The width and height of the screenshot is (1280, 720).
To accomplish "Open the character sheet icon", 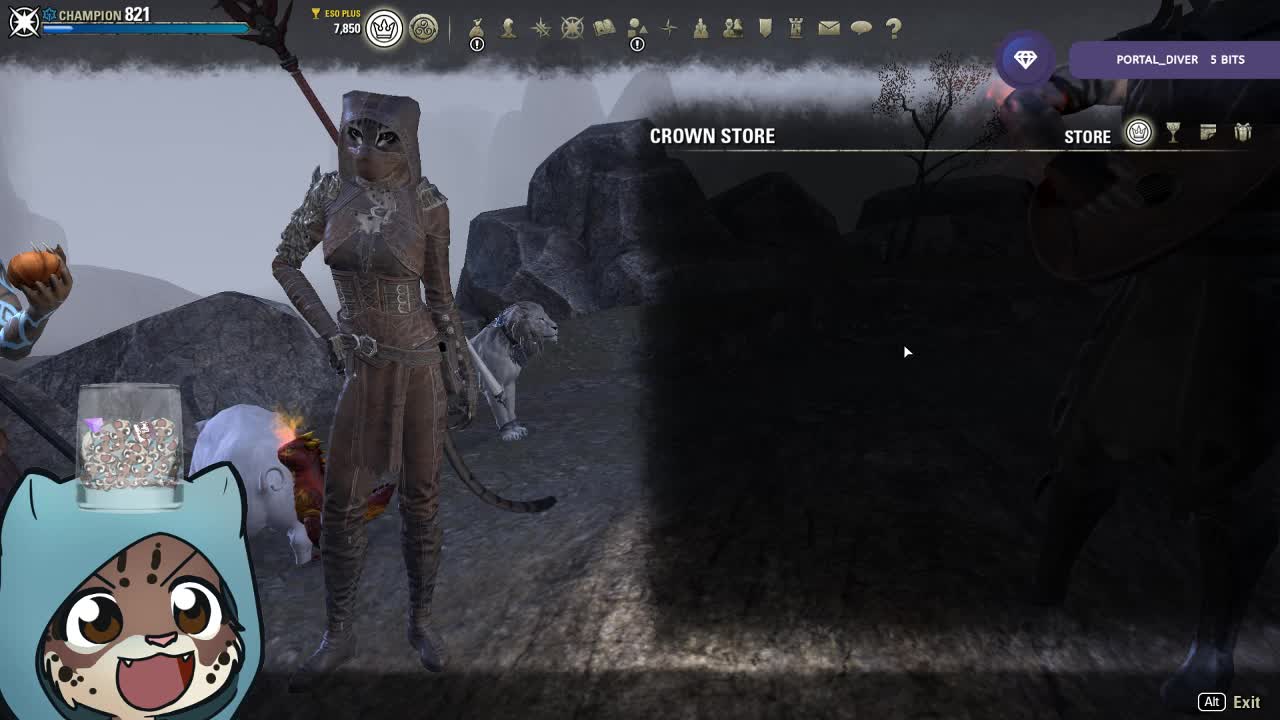I will (x=509, y=28).
